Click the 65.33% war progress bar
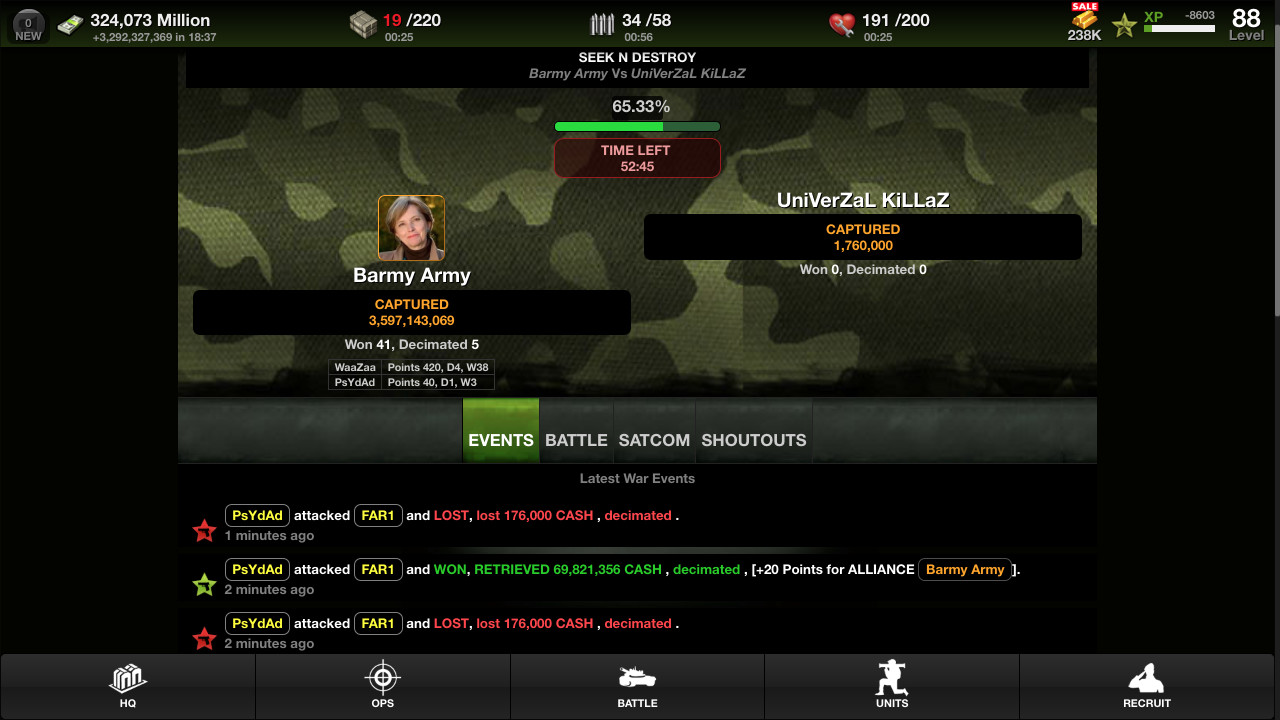The height and width of the screenshot is (720, 1280). coord(637,126)
